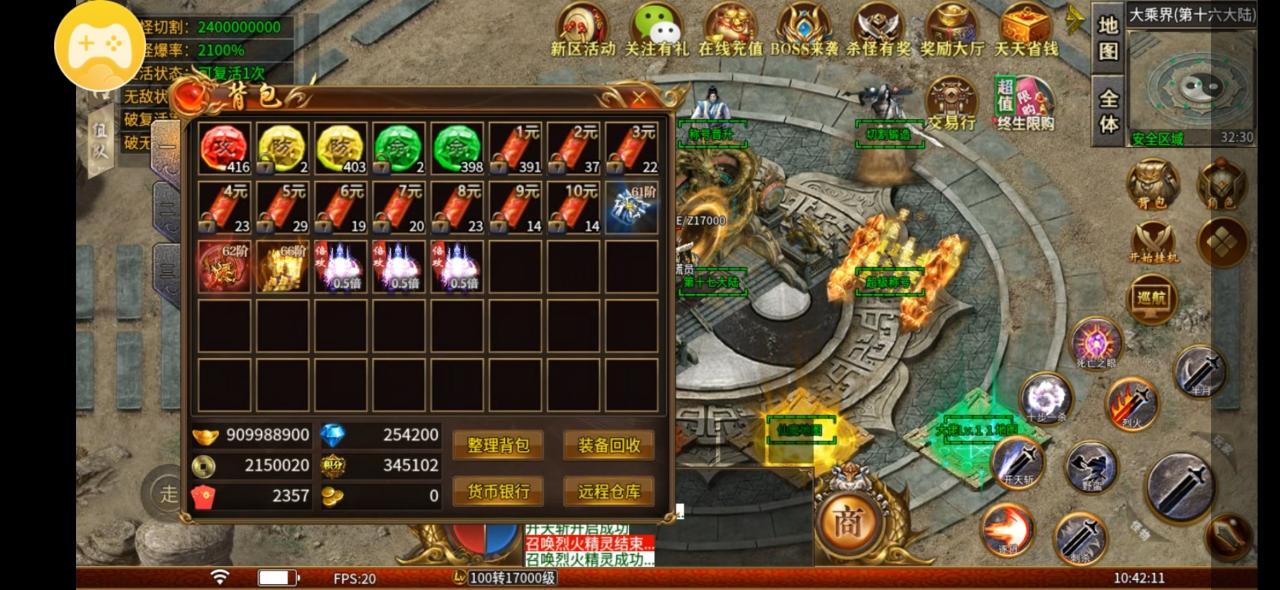Screen dimensions: 1280x590
Task: Open the 交易行 trading house
Action: (951, 104)
